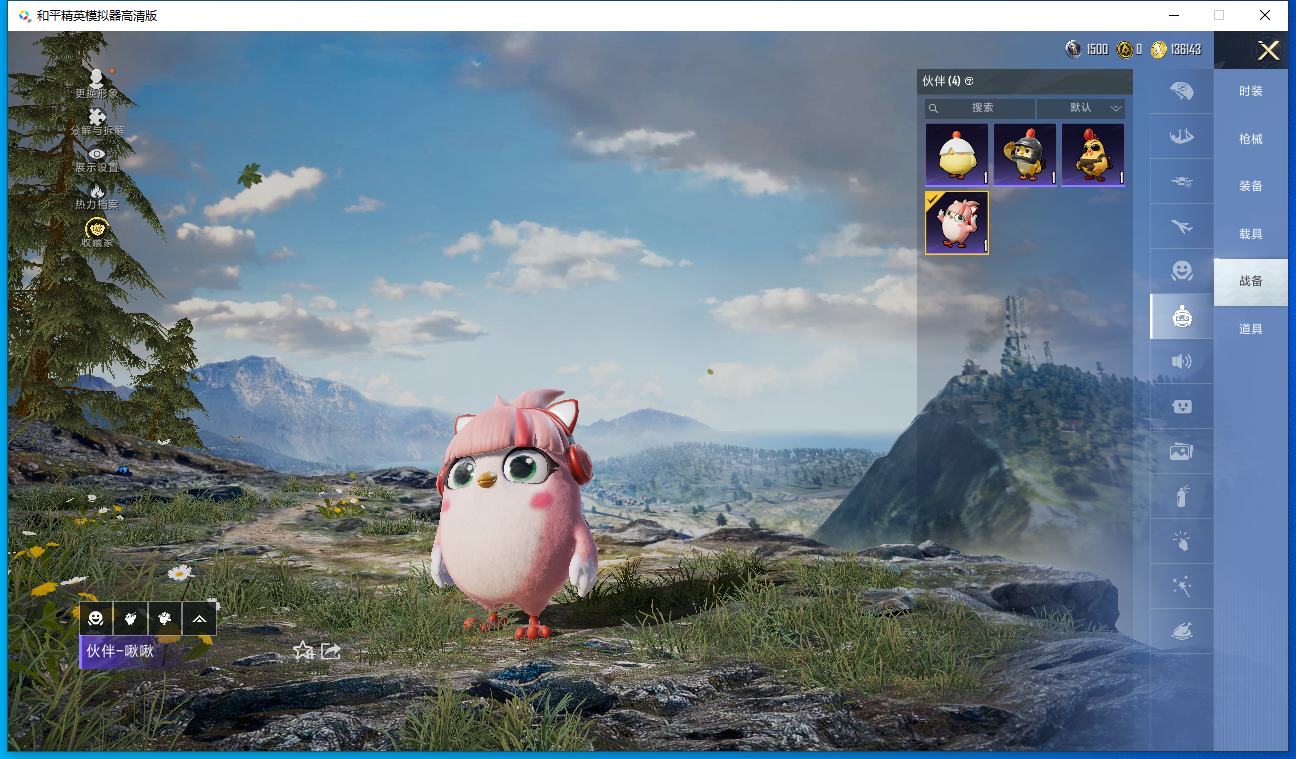Pick the sunglasses rooster companion
1296x759 pixels.
click(1092, 155)
